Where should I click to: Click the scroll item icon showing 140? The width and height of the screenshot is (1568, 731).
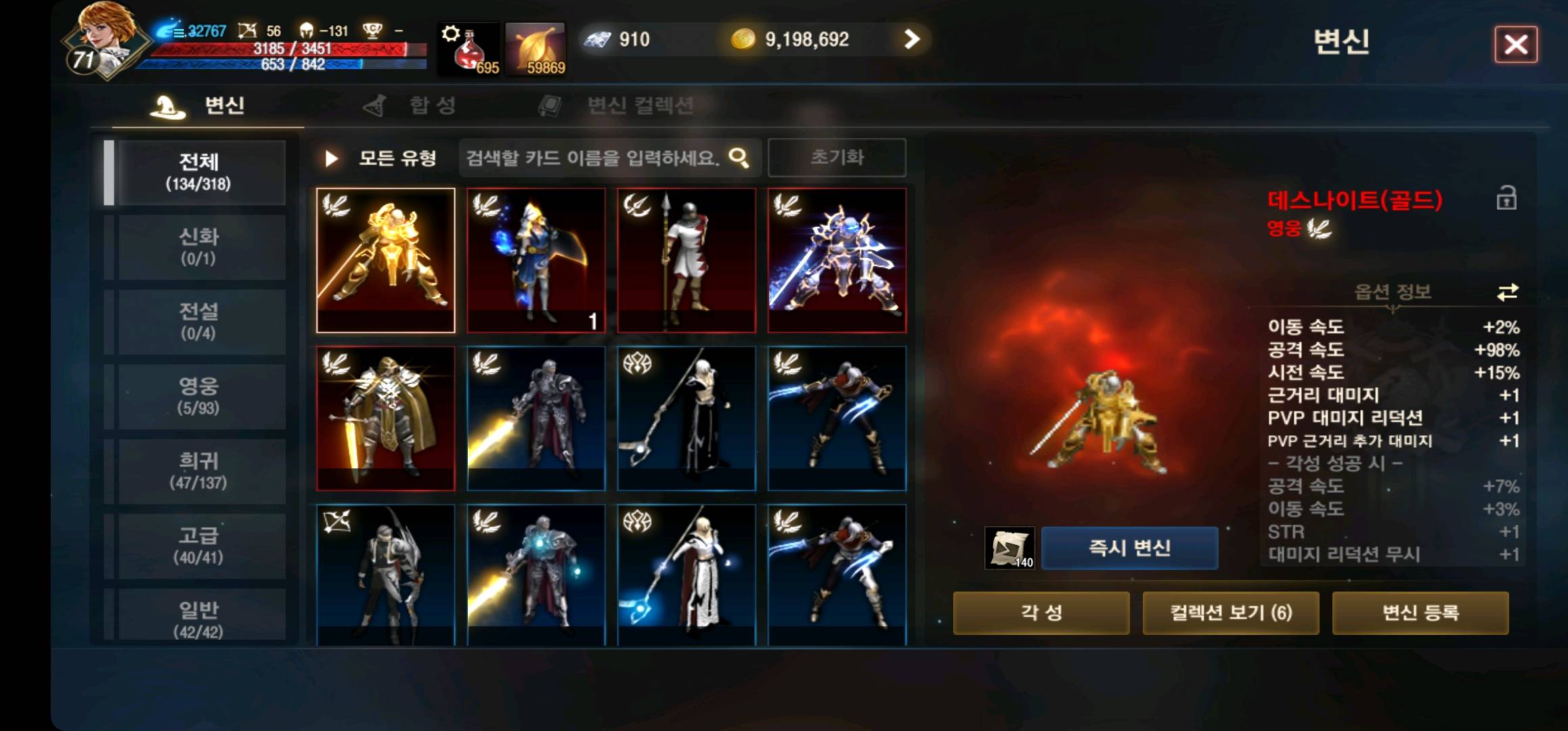click(1009, 547)
